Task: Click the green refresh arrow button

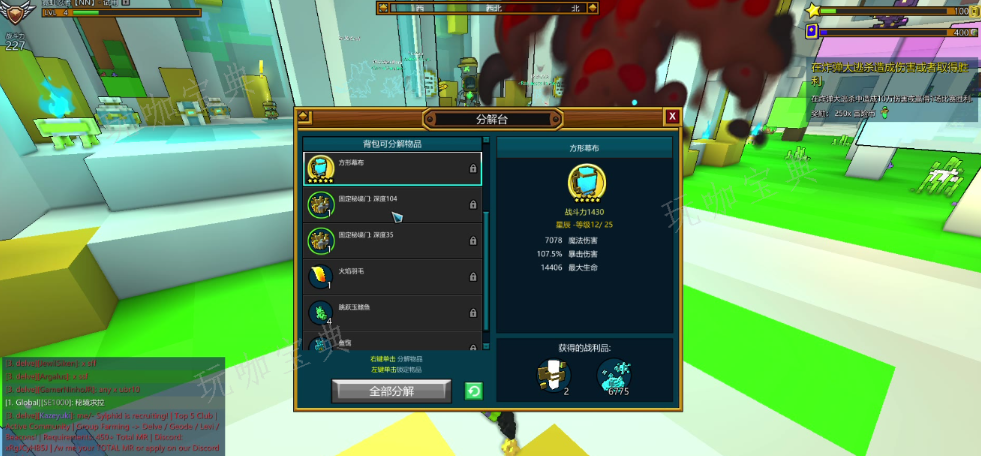Action: point(474,390)
